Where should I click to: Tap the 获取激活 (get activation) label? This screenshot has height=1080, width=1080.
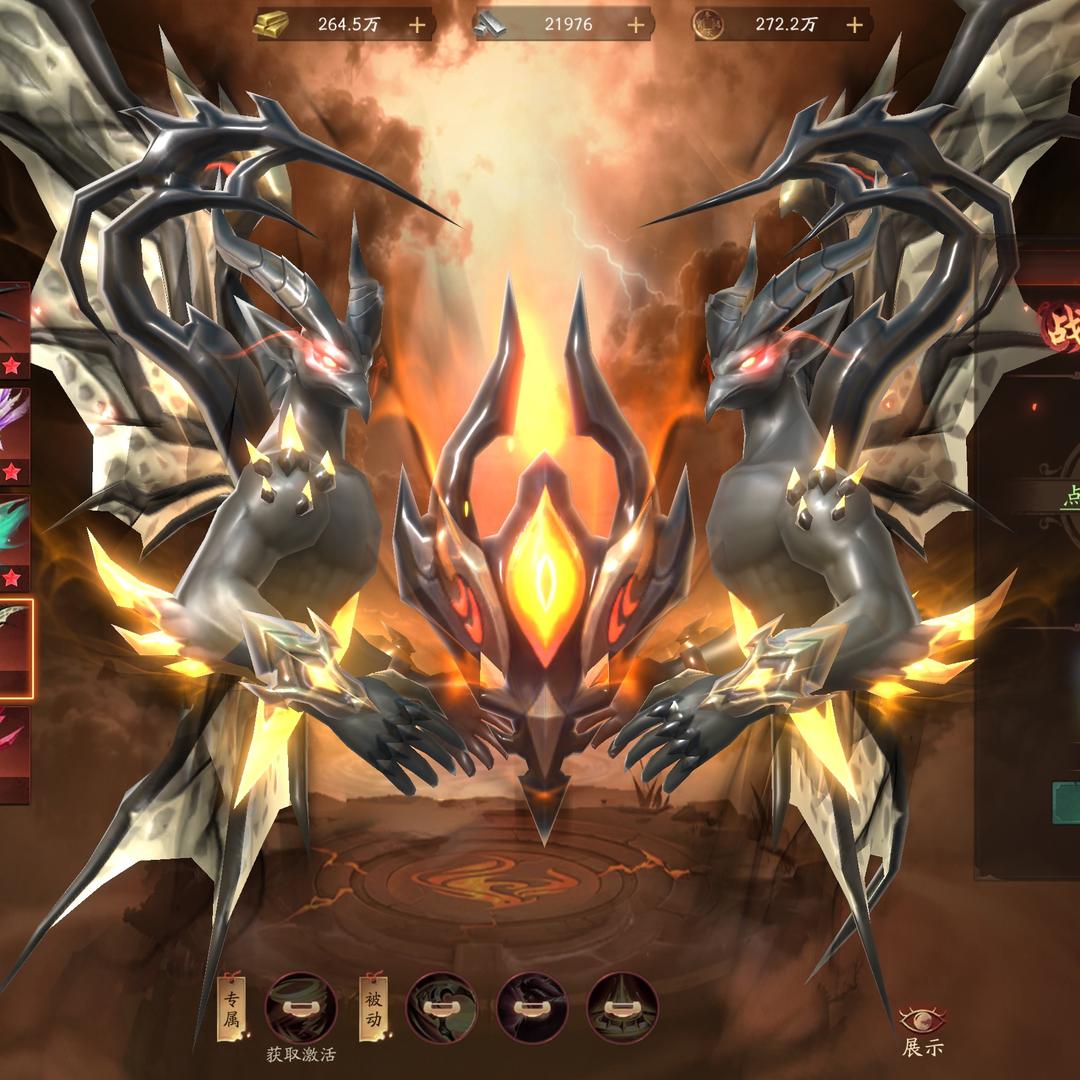(301, 1053)
